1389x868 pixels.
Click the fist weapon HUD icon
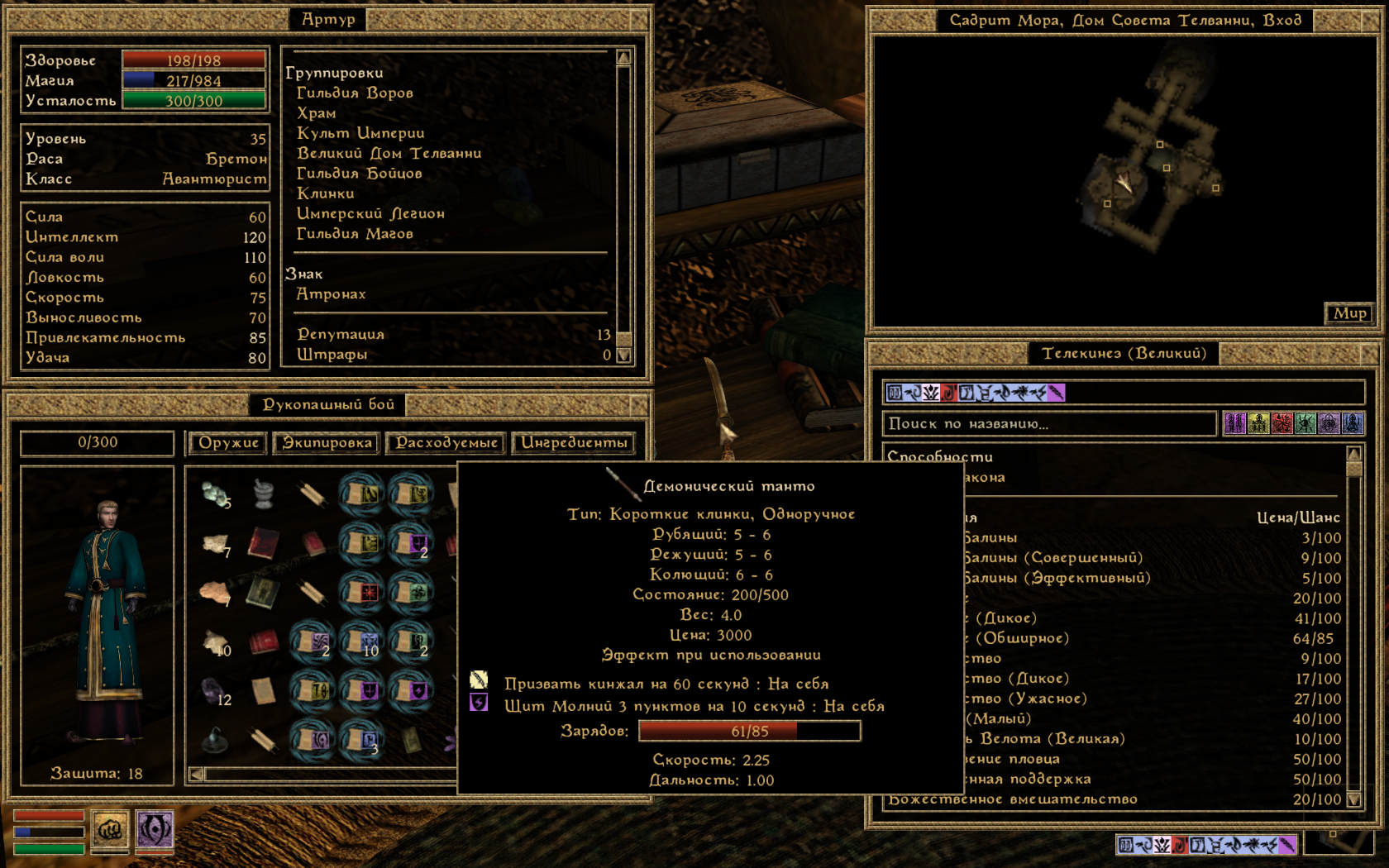110,829
